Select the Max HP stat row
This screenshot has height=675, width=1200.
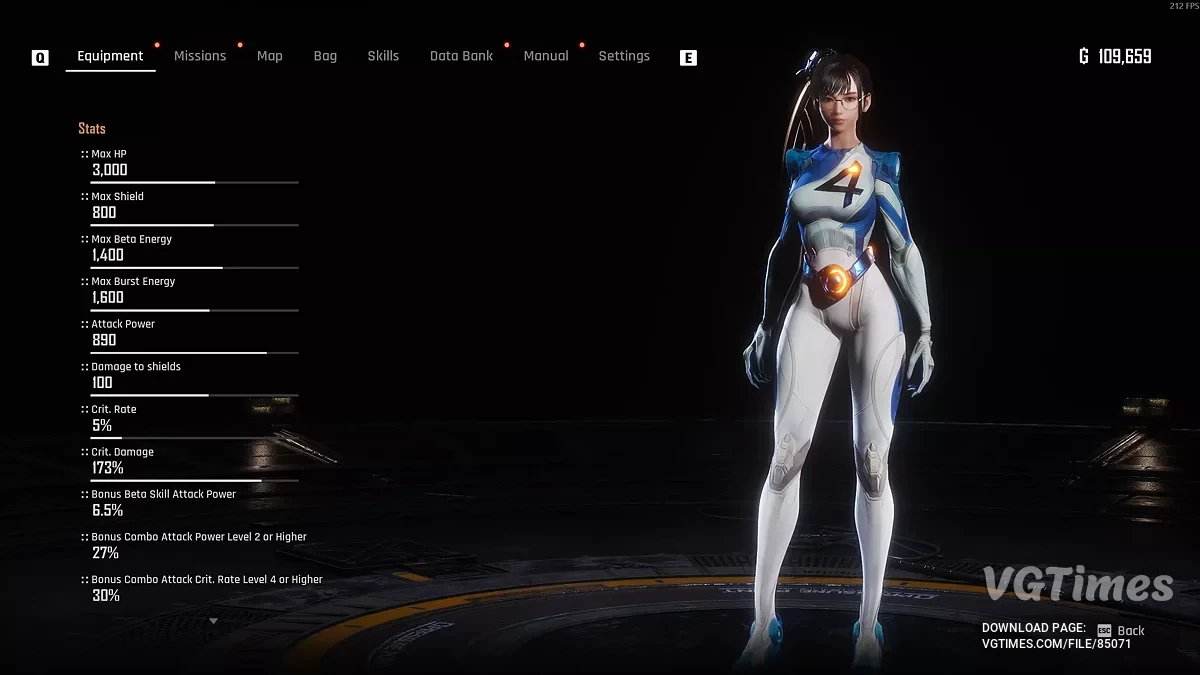point(190,163)
